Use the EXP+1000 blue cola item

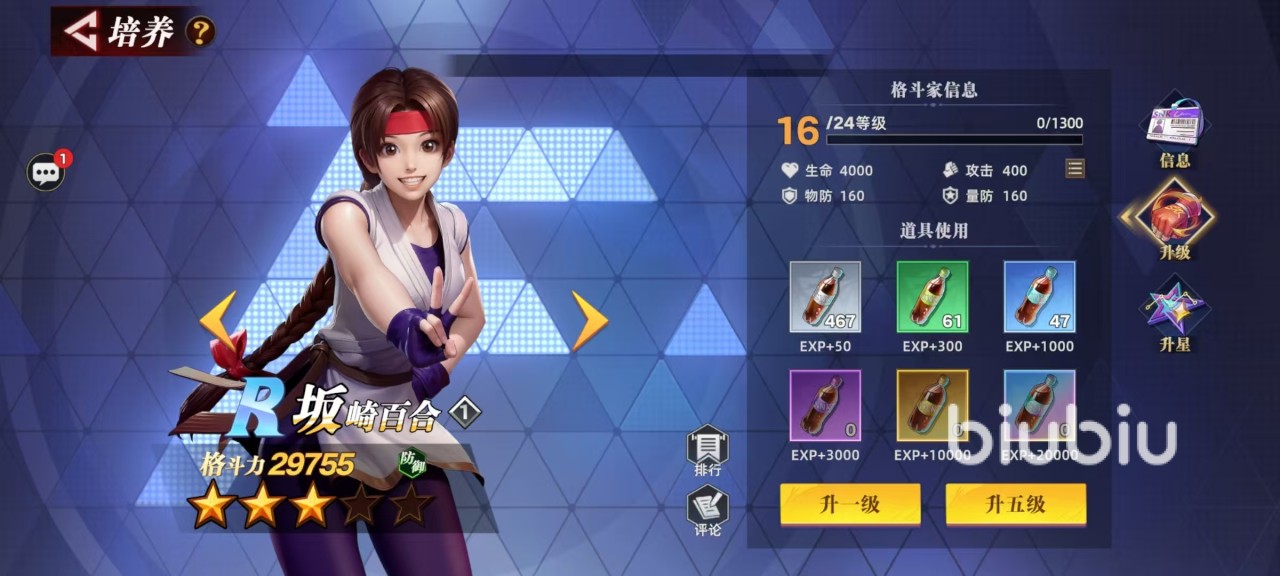1039,297
